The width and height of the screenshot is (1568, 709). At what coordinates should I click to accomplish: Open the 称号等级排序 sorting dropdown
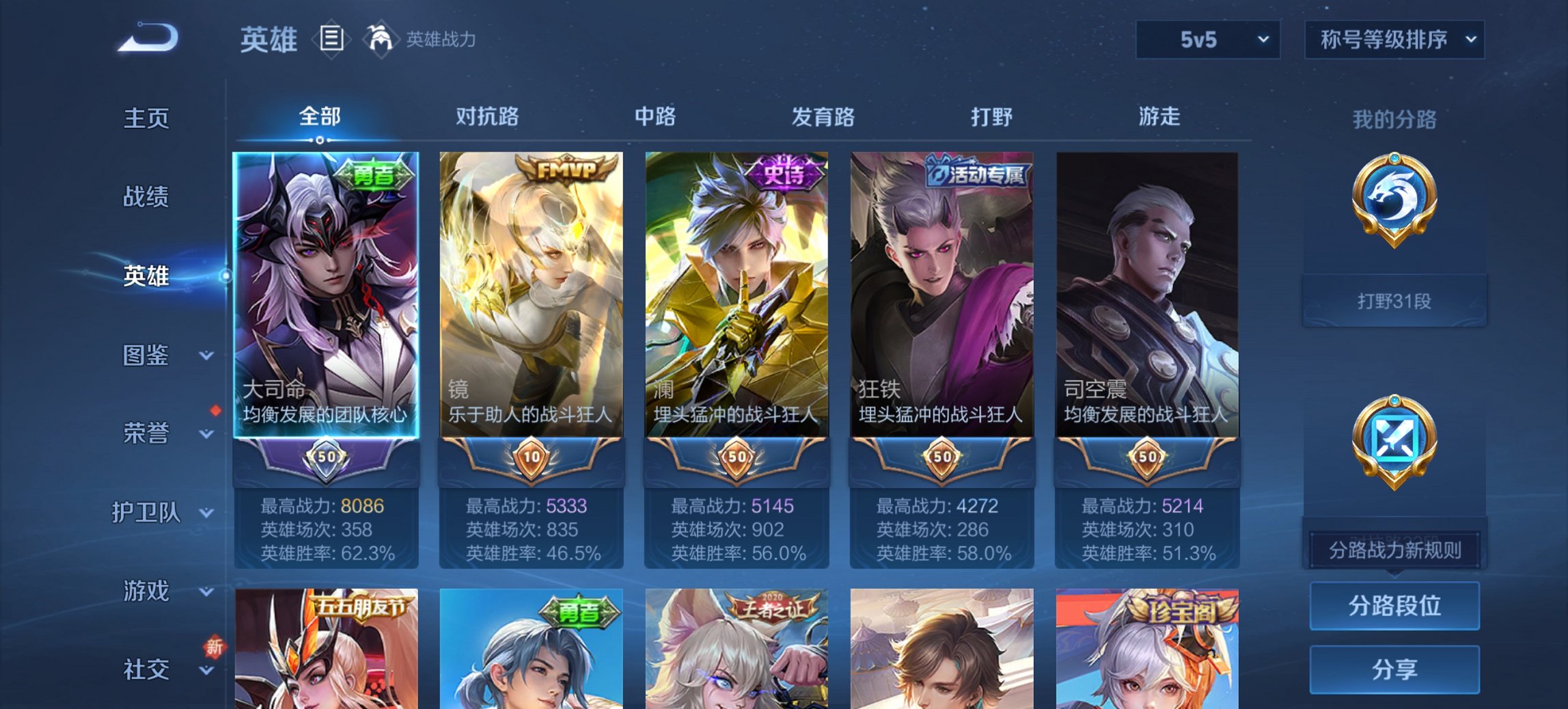[x=1394, y=39]
